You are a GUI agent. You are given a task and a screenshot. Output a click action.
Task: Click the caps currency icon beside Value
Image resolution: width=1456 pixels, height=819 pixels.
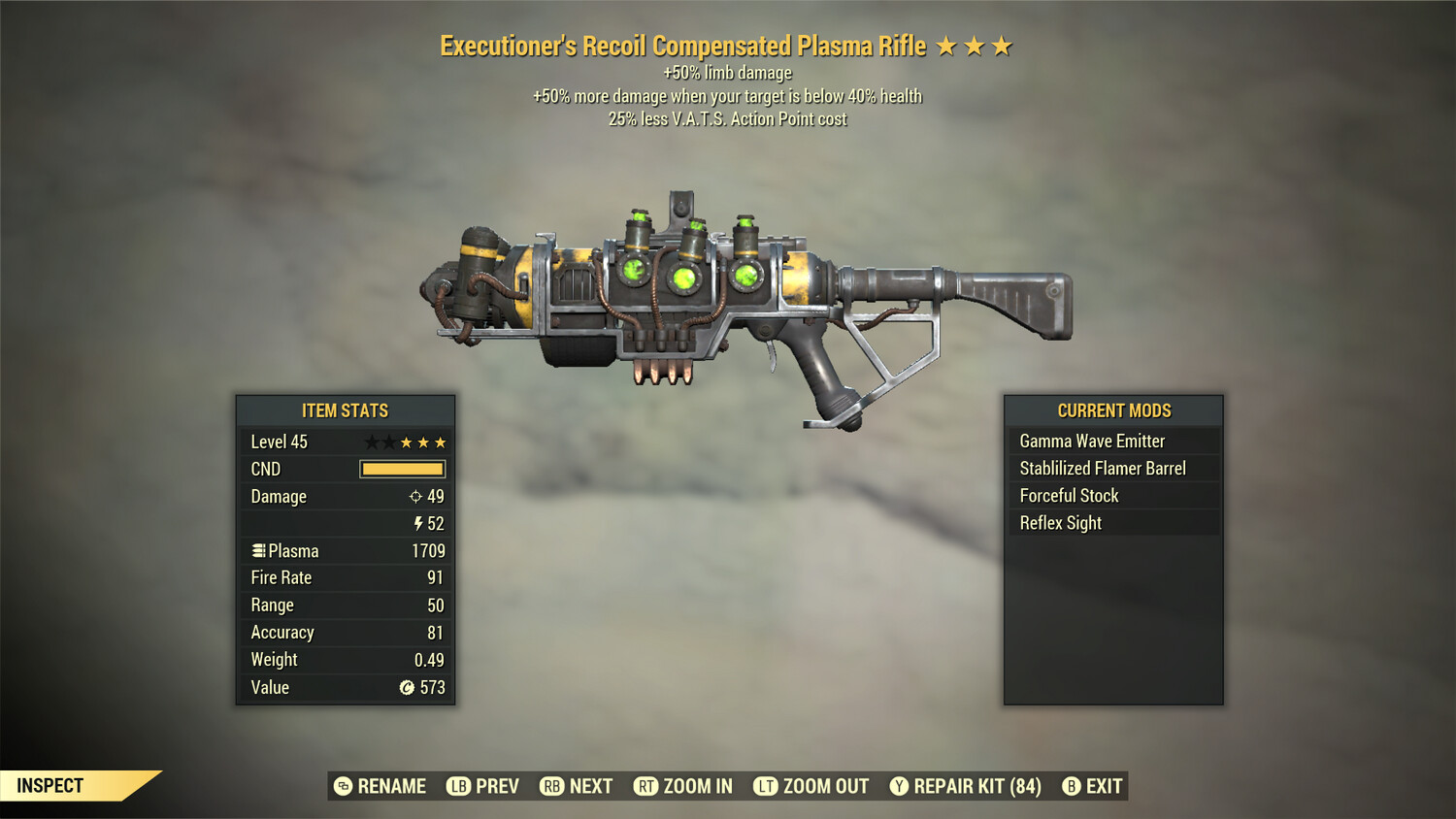tap(406, 687)
